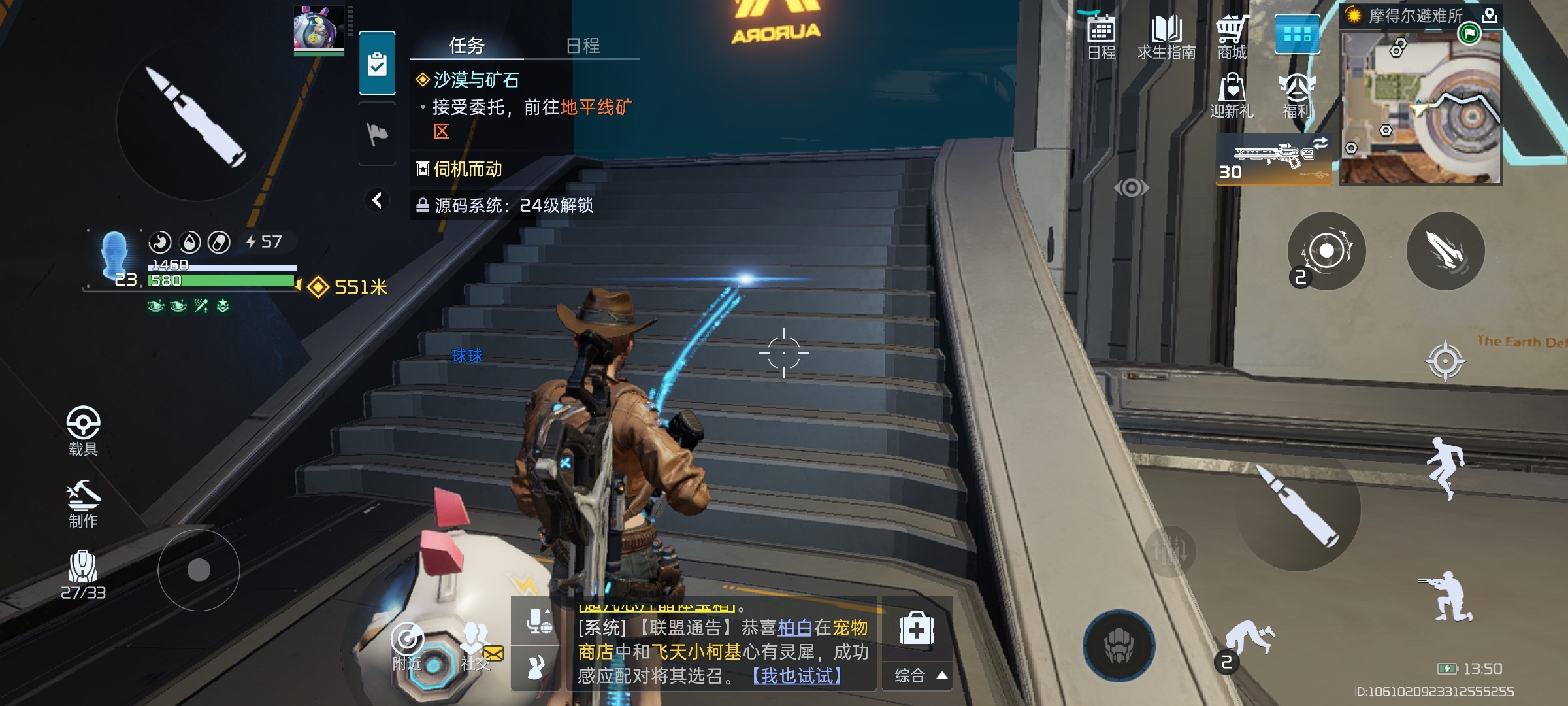Image resolution: width=1568 pixels, height=706 pixels.
Task: Open the 载具 vehicle menu
Action: [x=83, y=430]
